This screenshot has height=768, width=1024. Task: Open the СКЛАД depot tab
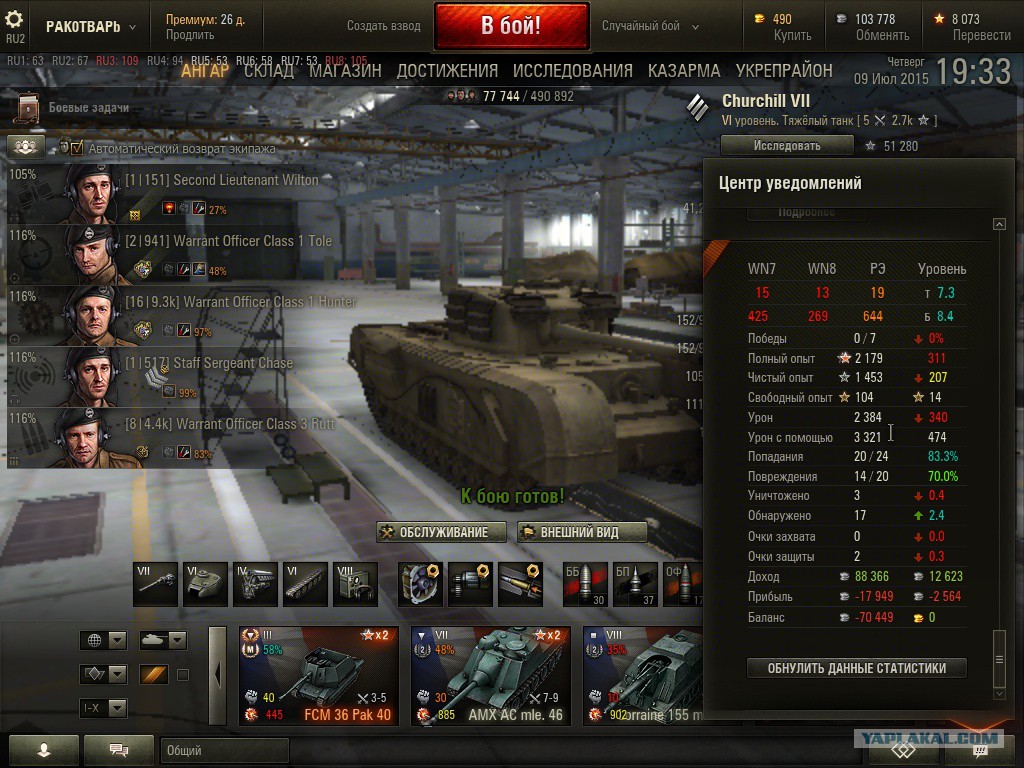tap(269, 71)
